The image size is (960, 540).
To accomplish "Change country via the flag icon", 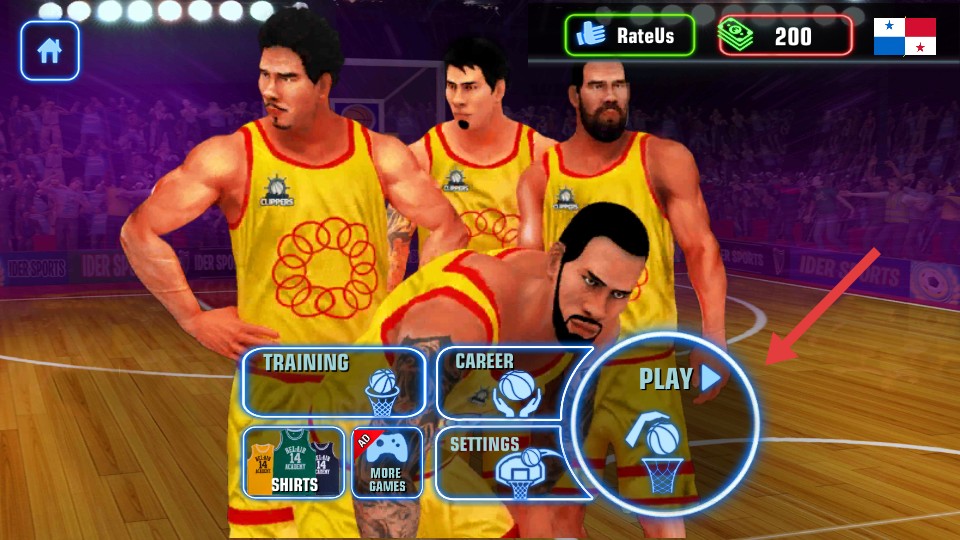I will tap(904, 36).
